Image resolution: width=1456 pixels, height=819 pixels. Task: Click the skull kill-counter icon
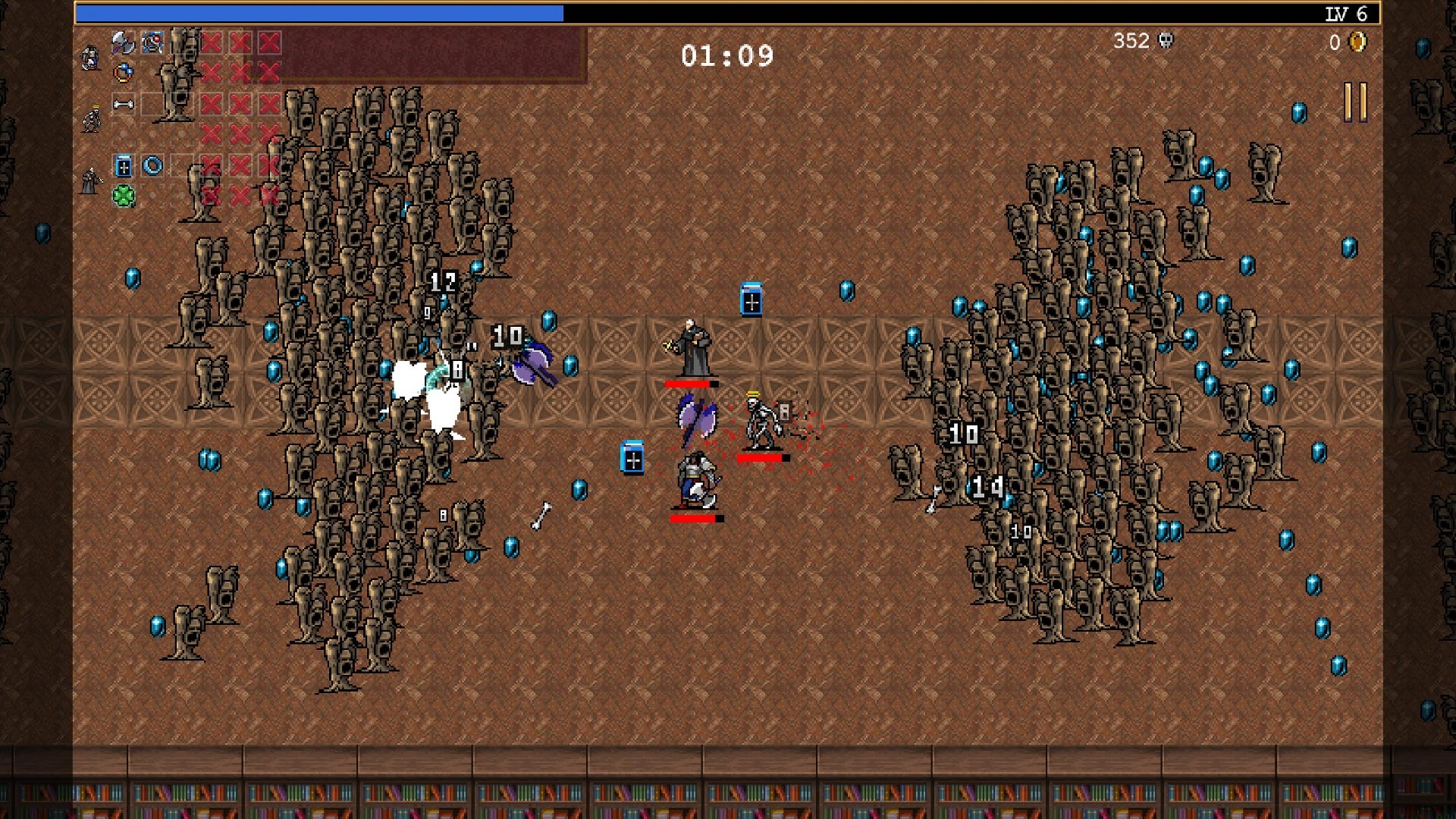(x=1167, y=42)
